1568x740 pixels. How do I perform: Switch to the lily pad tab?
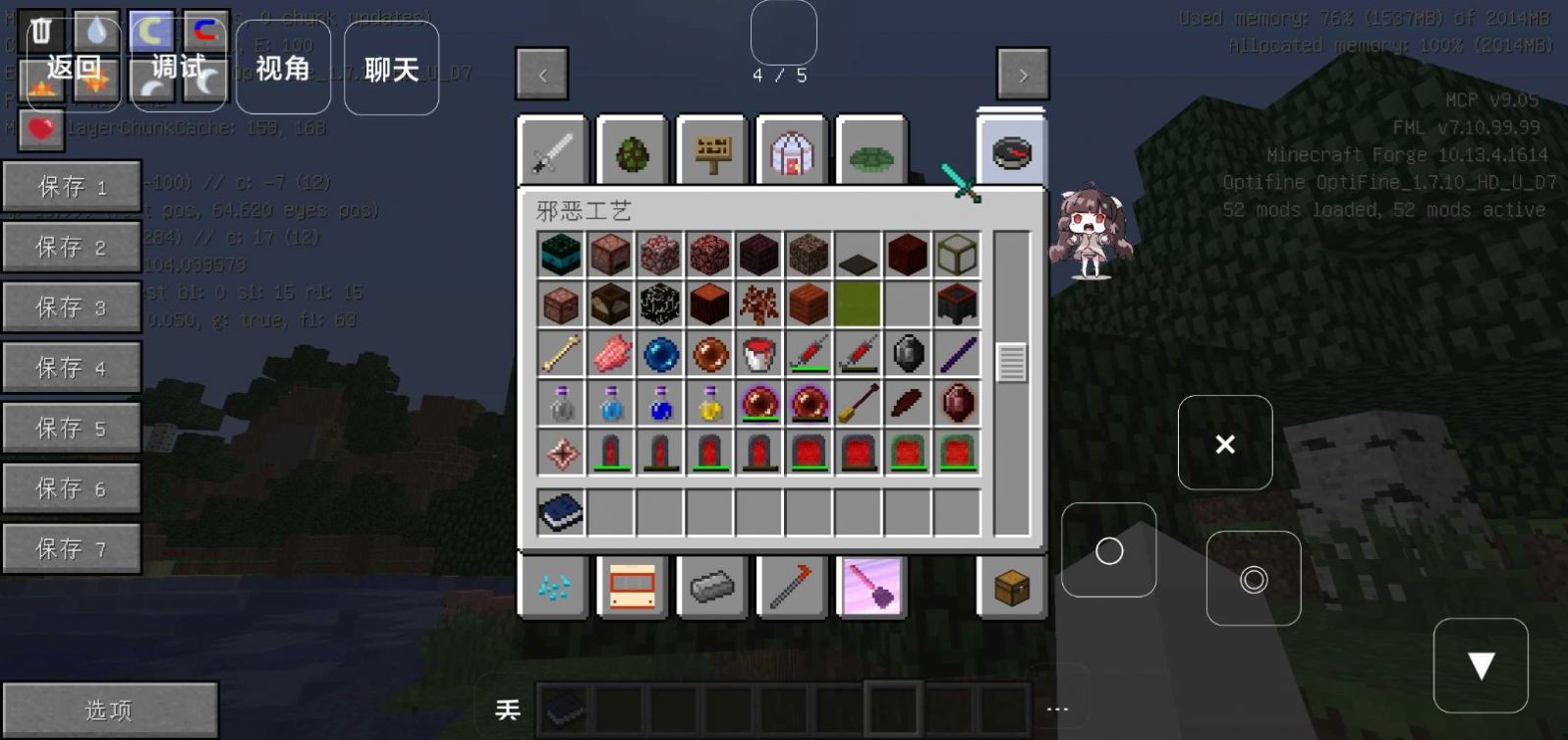tap(871, 154)
